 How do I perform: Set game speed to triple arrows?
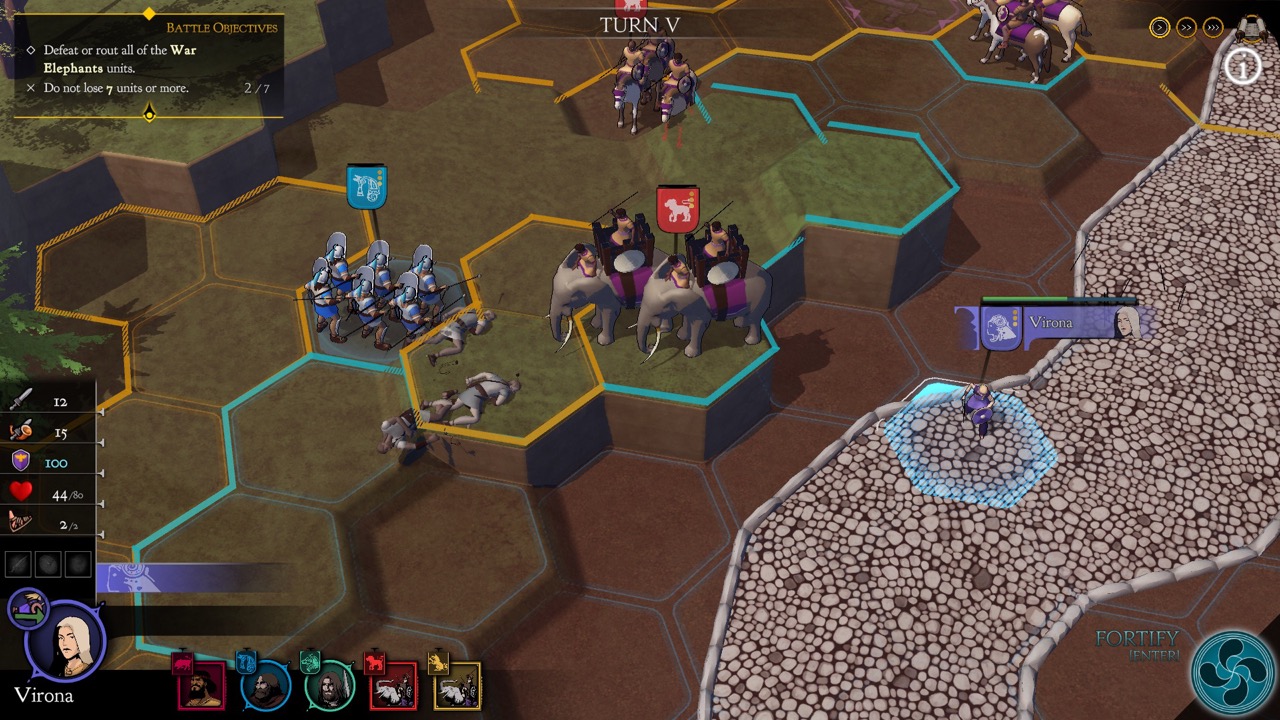tap(1213, 27)
